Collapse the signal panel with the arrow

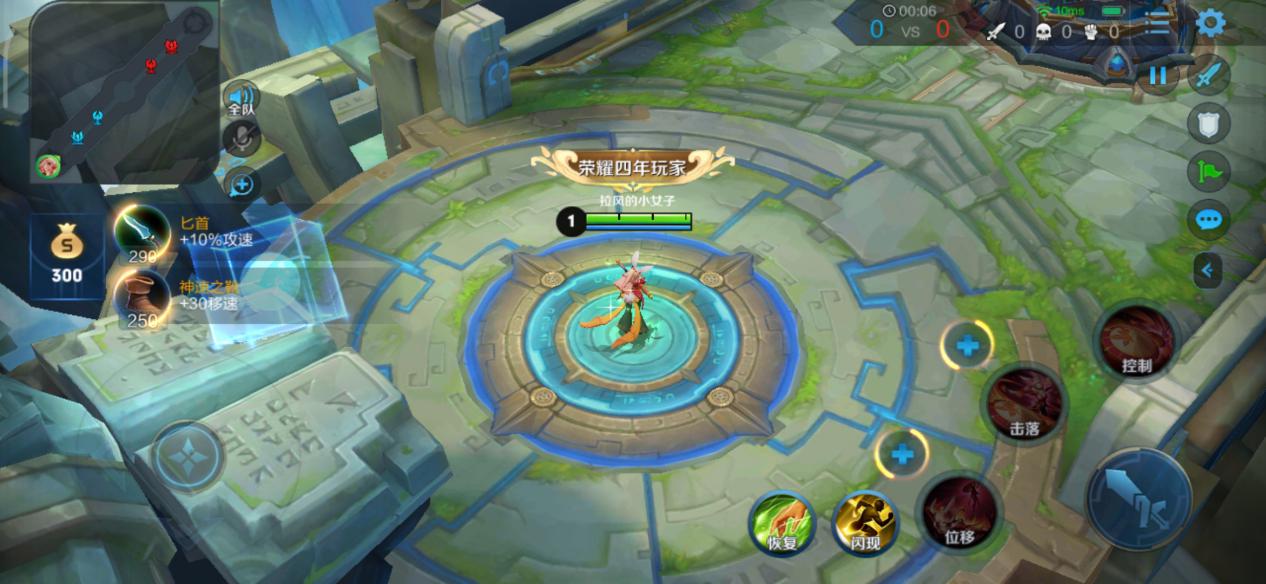coord(1208,269)
